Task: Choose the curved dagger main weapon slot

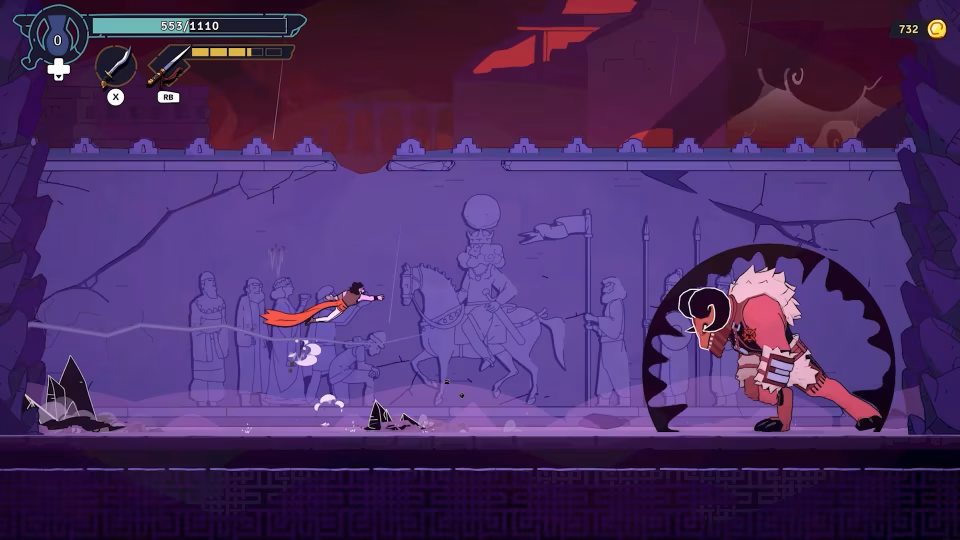Action: (x=116, y=66)
